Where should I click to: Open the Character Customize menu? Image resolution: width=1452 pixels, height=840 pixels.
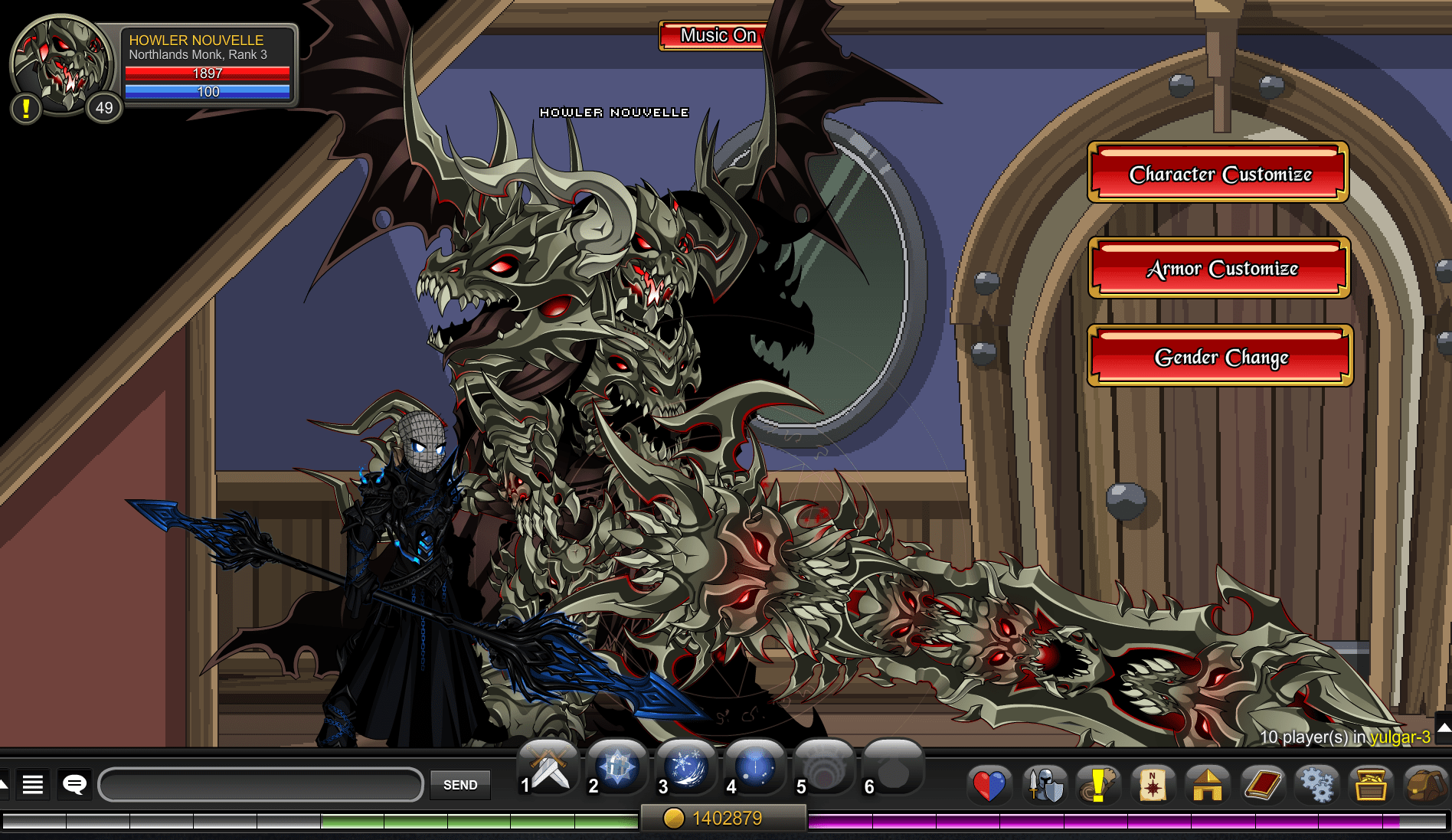tap(1217, 174)
